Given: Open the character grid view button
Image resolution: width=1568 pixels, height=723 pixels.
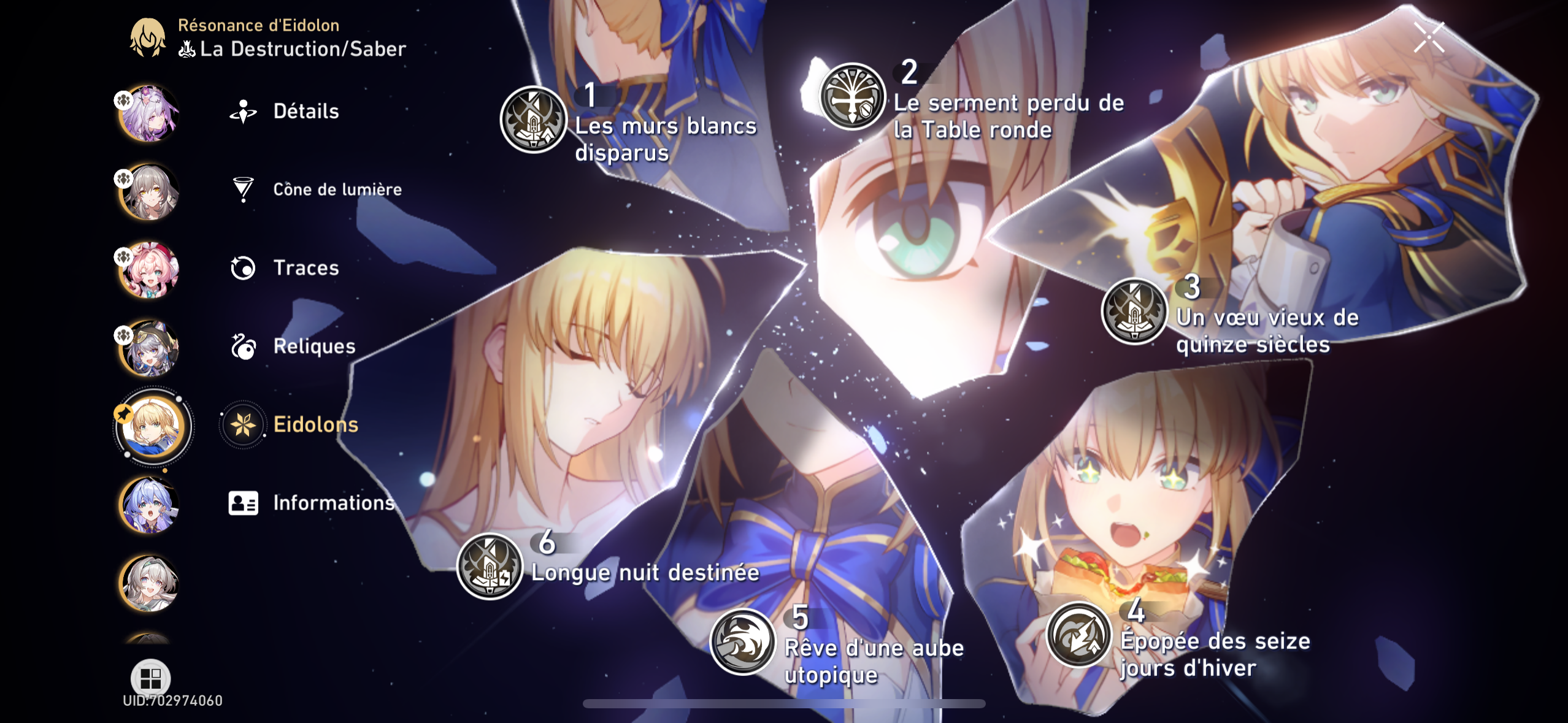Looking at the screenshot, I should pyautogui.click(x=150, y=678).
